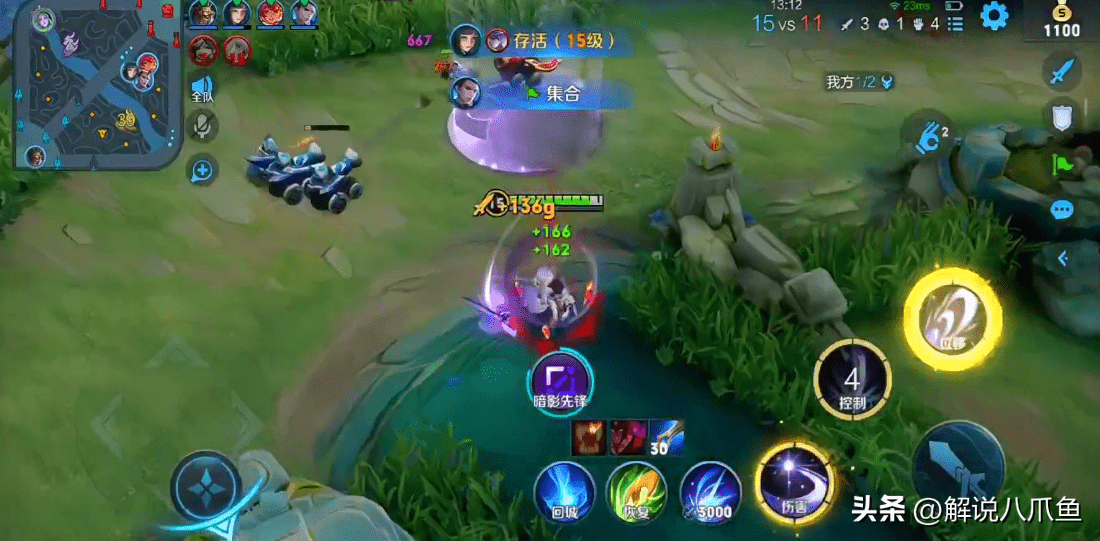This screenshot has height=541, width=1100.
Task: Toggle the muted microphone button
Action: [203, 126]
